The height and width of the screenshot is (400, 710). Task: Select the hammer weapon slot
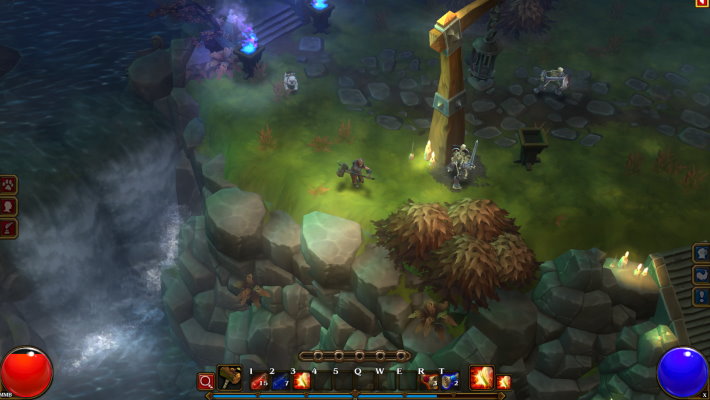(x=230, y=379)
